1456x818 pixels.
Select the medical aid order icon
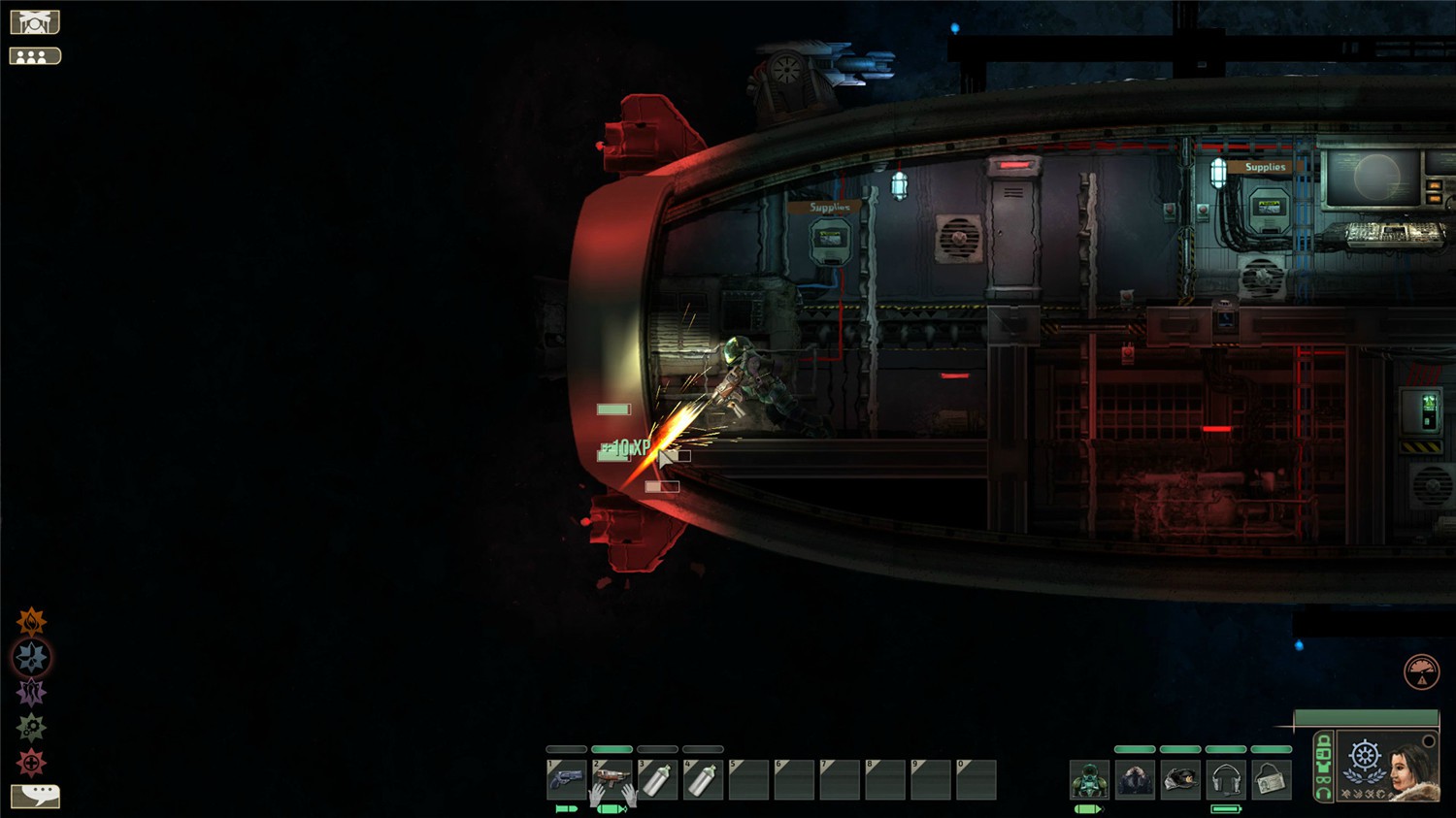29,759
